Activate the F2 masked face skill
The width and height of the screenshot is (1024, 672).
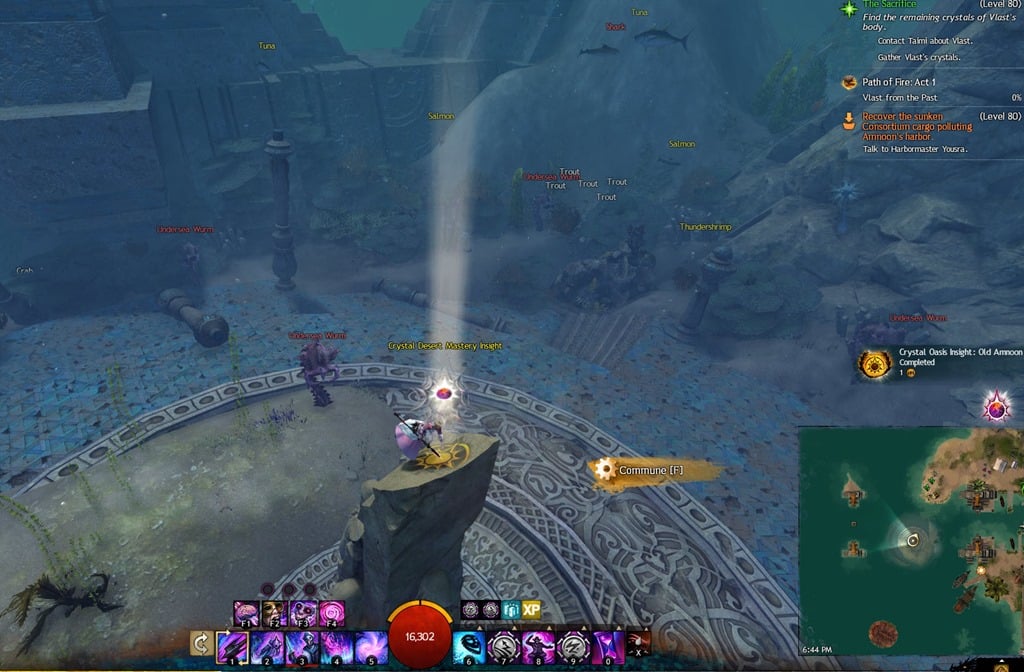[x=274, y=612]
